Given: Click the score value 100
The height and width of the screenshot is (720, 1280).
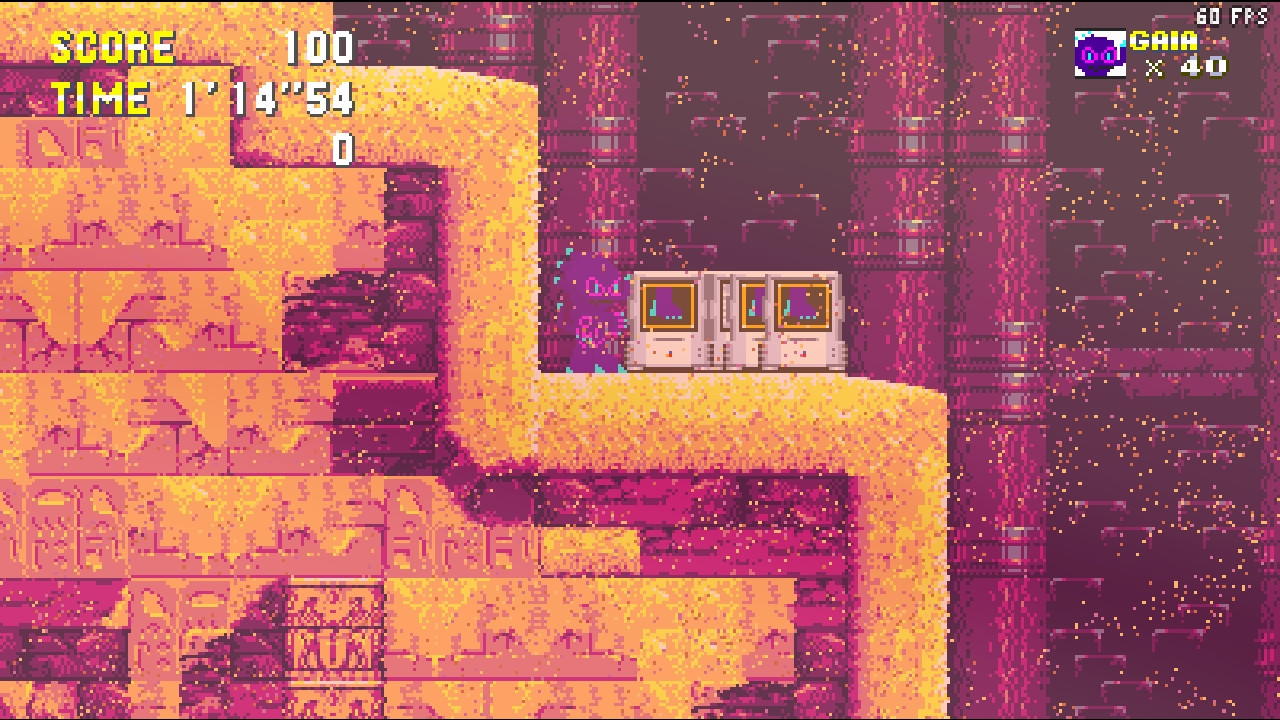Looking at the screenshot, I should [x=318, y=46].
